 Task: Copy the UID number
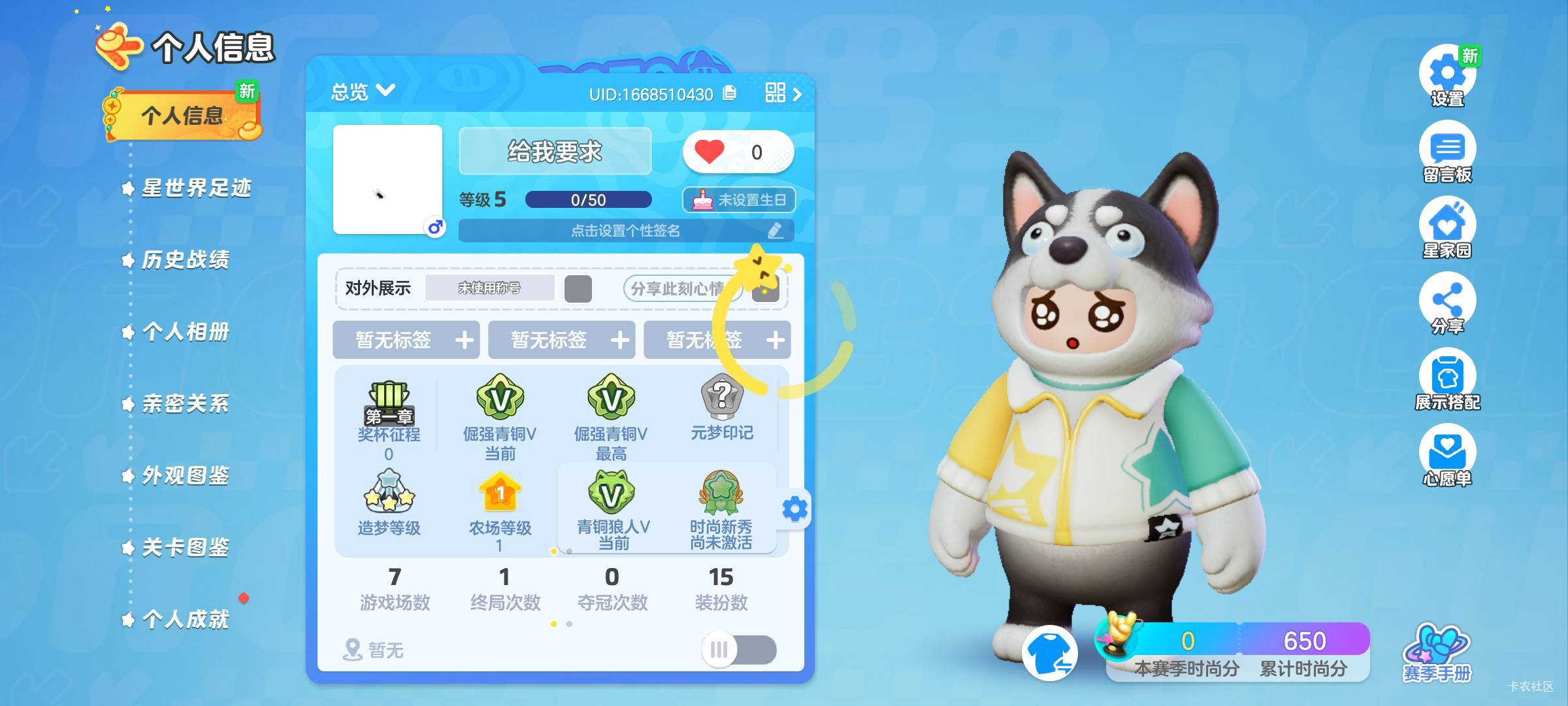coord(730,93)
